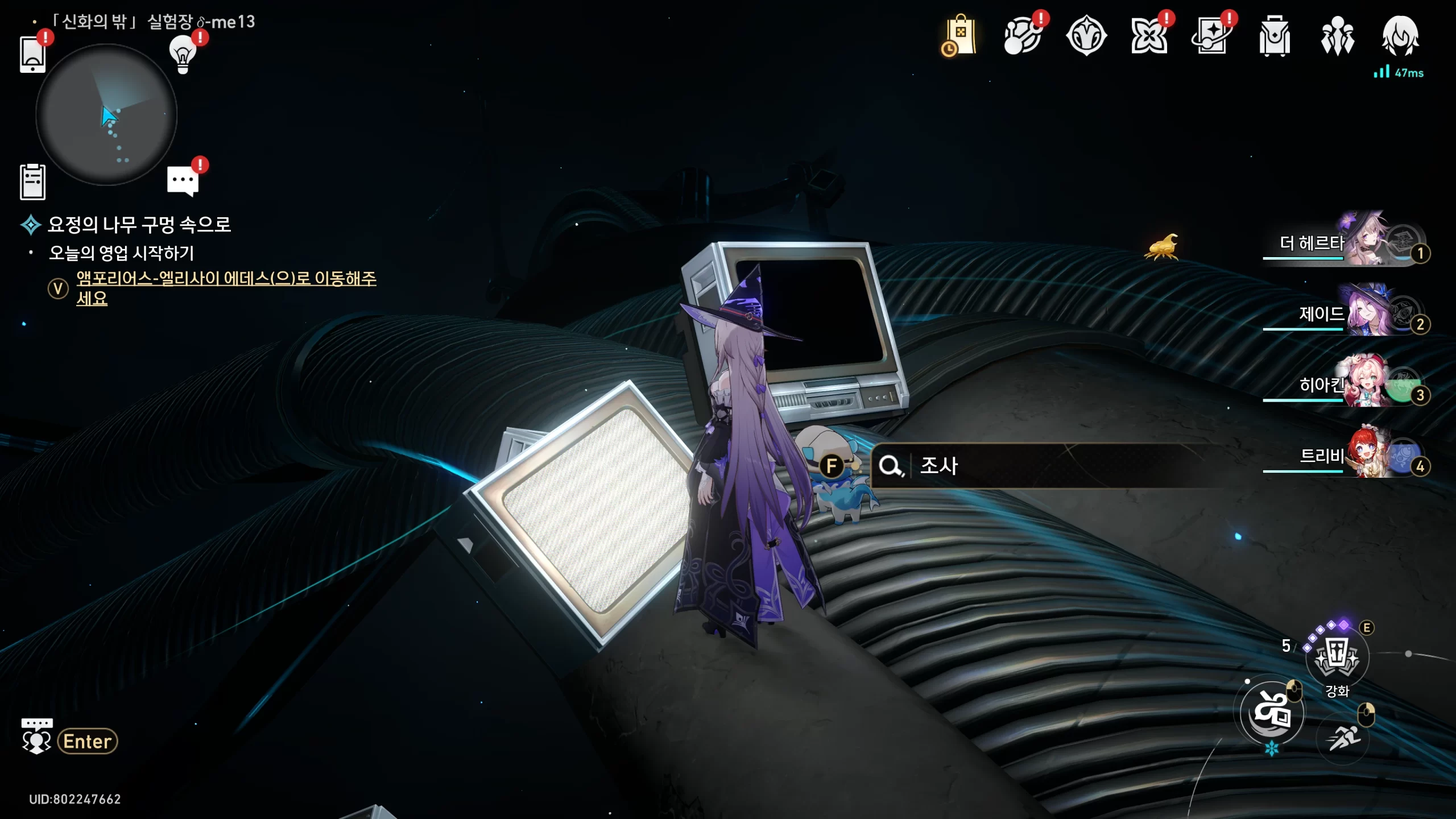Activate the 강화 technique skill
Image resolution: width=1456 pixels, height=819 pixels.
pos(1337,657)
